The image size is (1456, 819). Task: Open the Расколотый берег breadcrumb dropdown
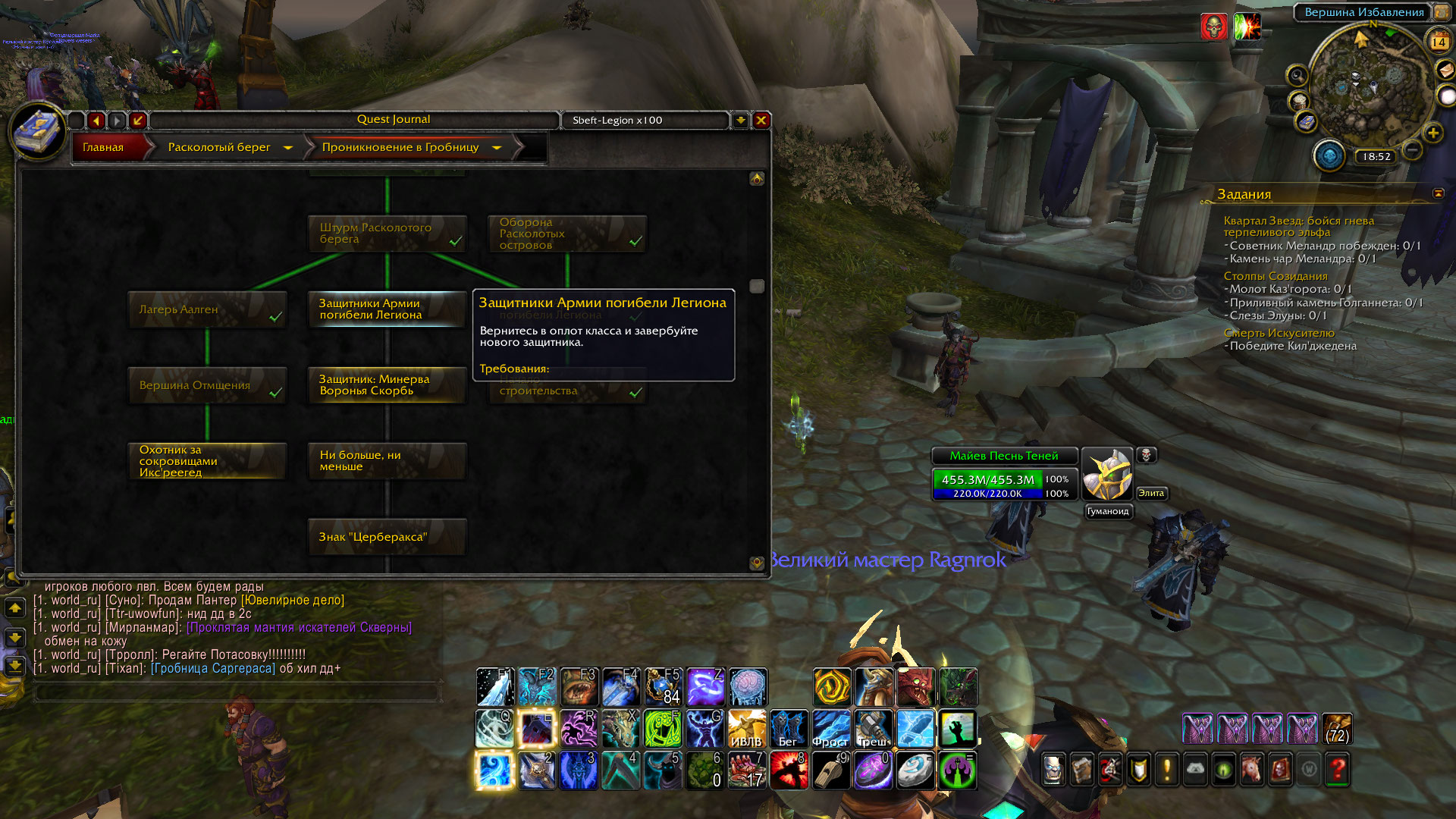tap(288, 148)
